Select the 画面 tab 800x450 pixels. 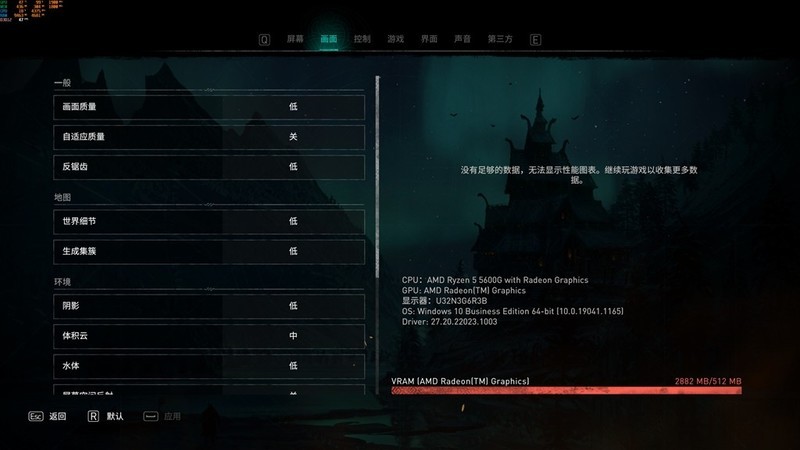pos(329,39)
